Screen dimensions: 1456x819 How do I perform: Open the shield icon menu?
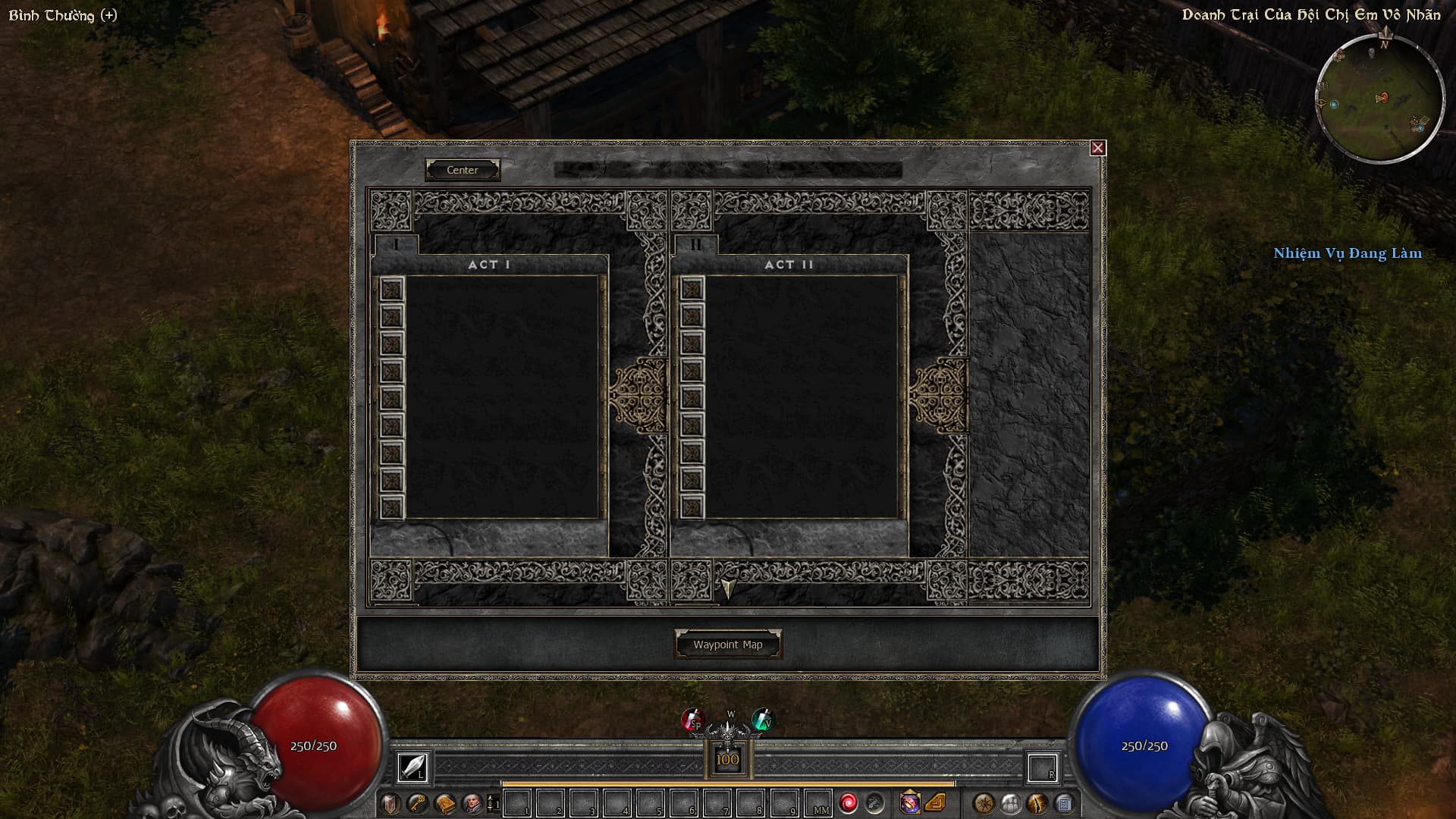pos(391,803)
